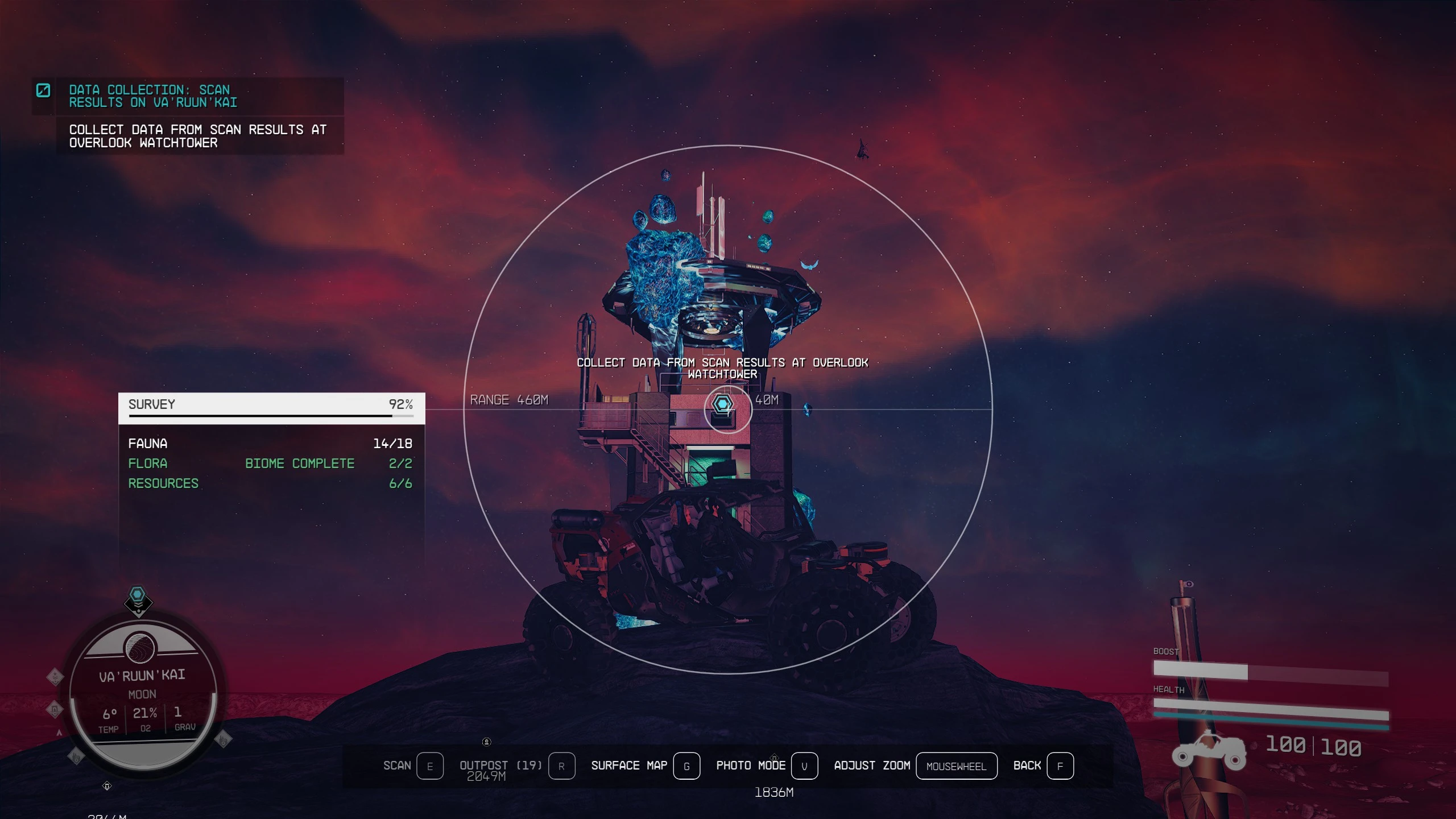Select the Resources survey row
Image resolution: width=1456 pixels, height=819 pixels.
pyautogui.click(x=270, y=483)
